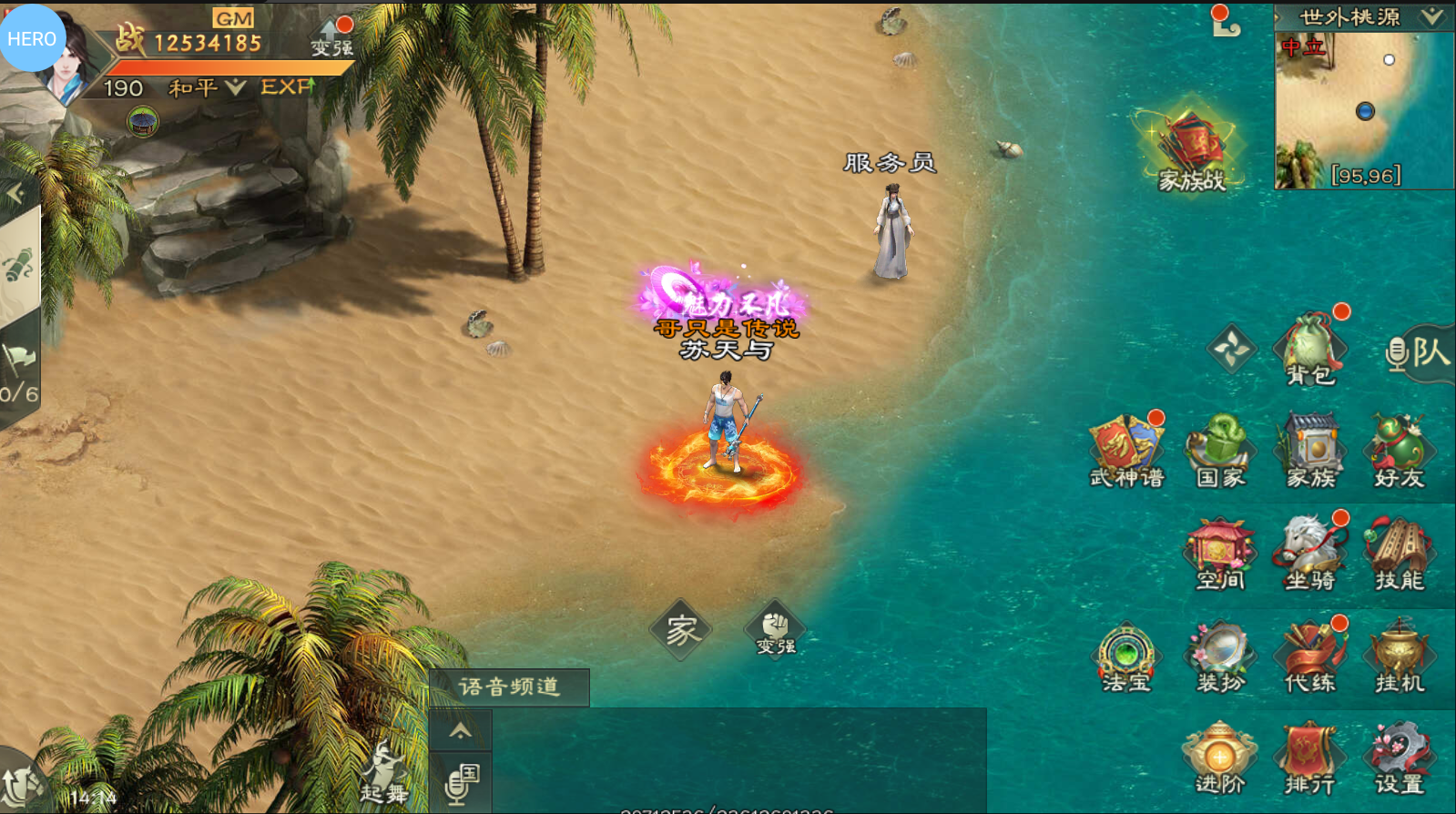Open the 进阶 advancement menu
This screenshot has width=1456, height=814.
(x=1220, y=759)
